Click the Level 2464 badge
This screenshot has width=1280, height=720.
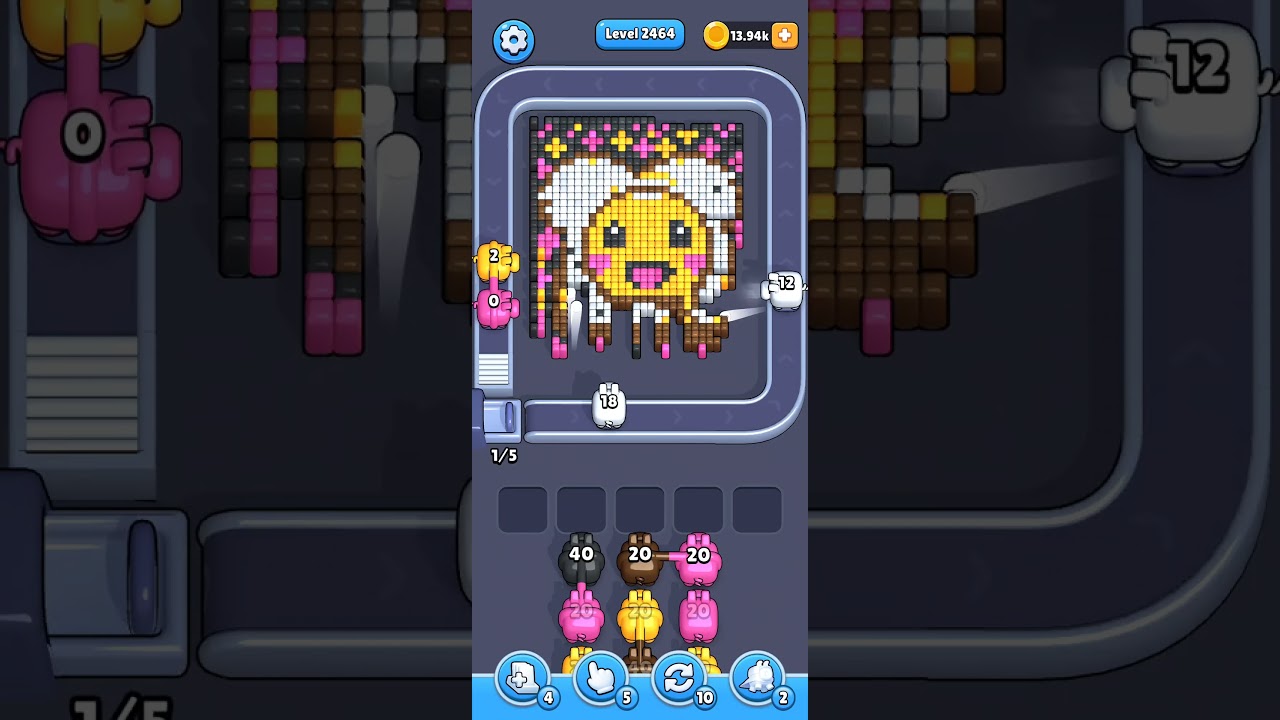pos(639,33)
